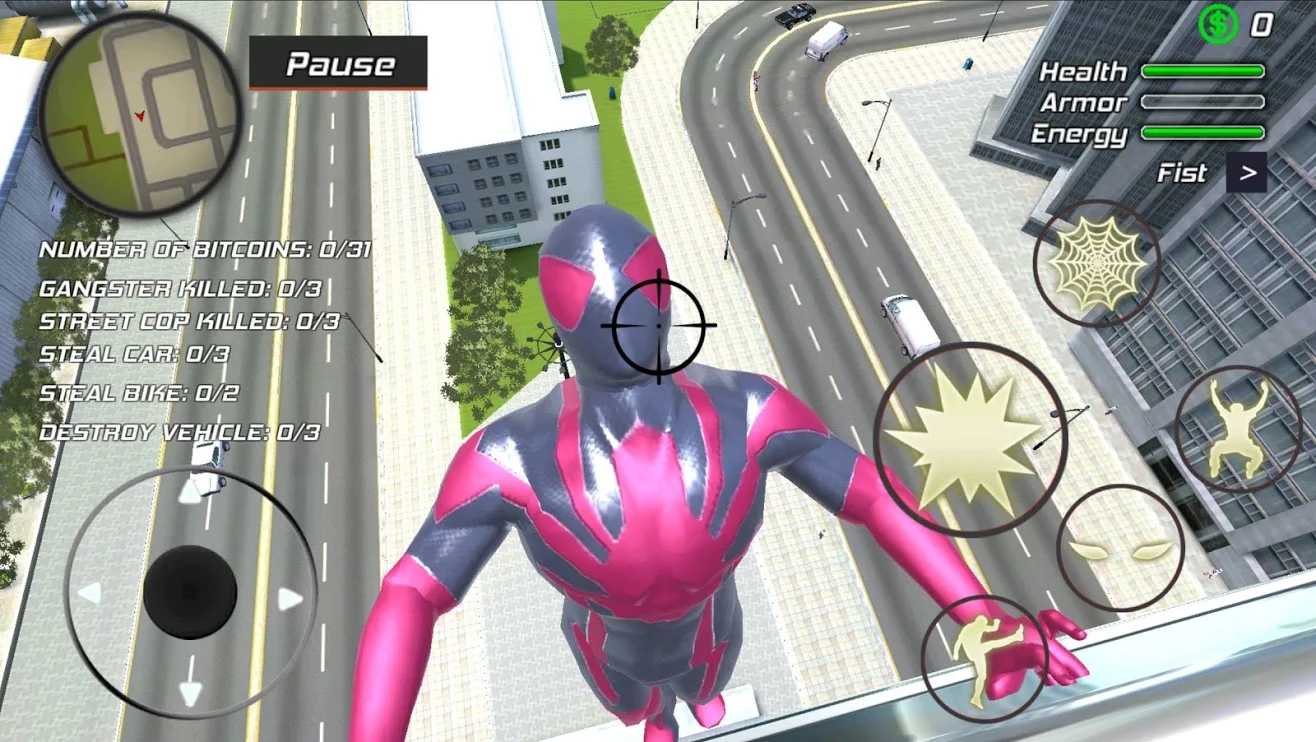
Task: Switch weapon with the arrow next to Fist
Action: (x=1247, y=173)
